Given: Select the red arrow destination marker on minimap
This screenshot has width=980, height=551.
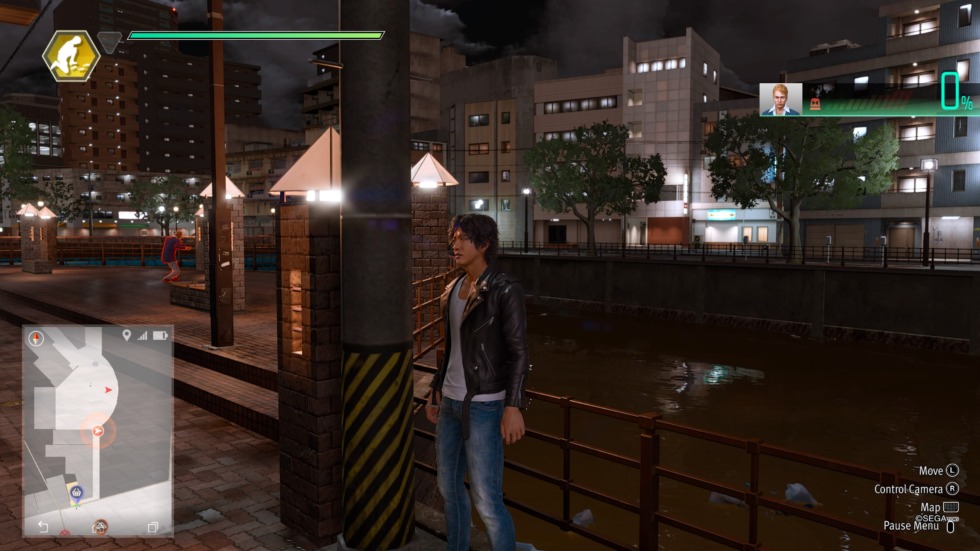Looking at the screenshot, I should tap(97, 431).
